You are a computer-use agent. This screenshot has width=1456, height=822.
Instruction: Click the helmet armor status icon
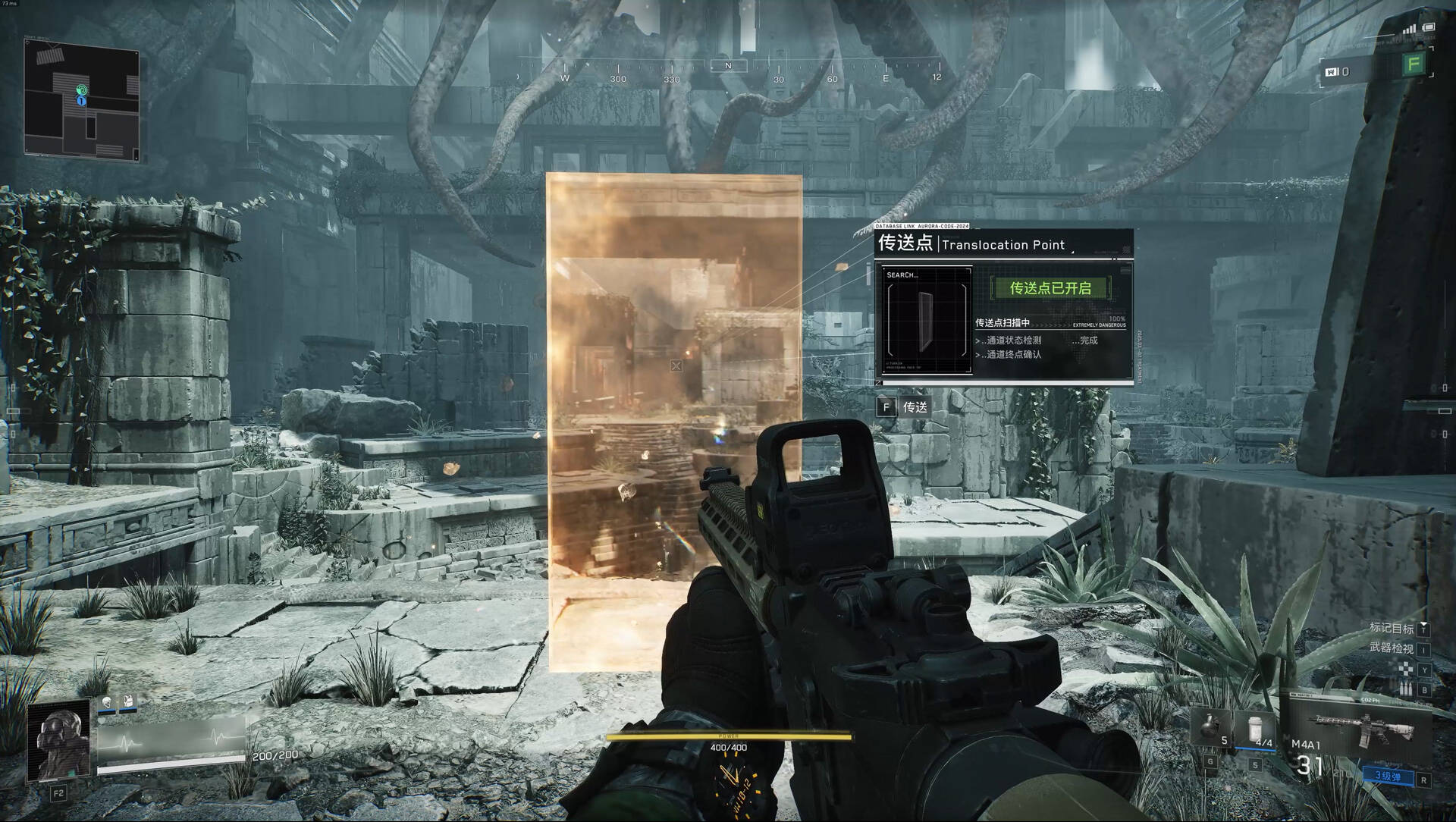[x=107, y=703]
